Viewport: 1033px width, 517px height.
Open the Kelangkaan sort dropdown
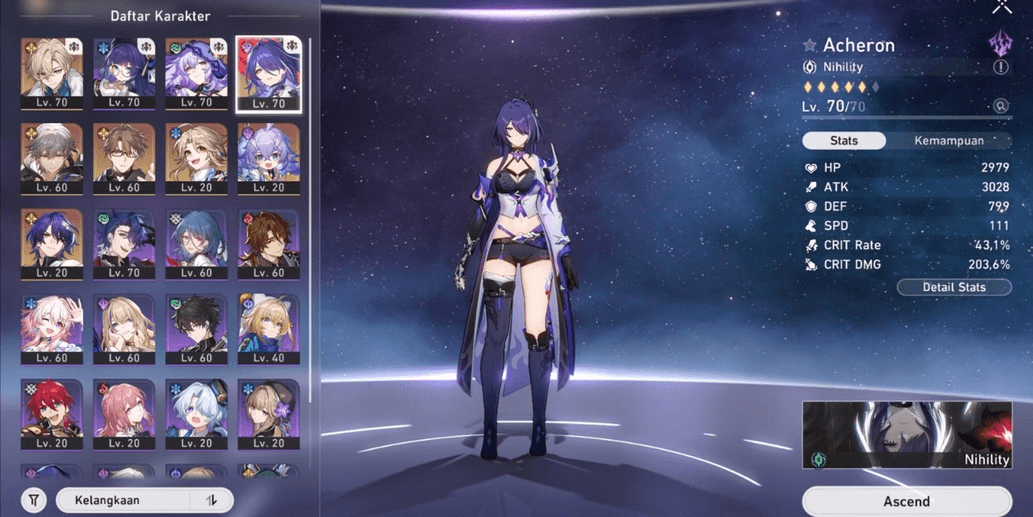tap(130, 500)
